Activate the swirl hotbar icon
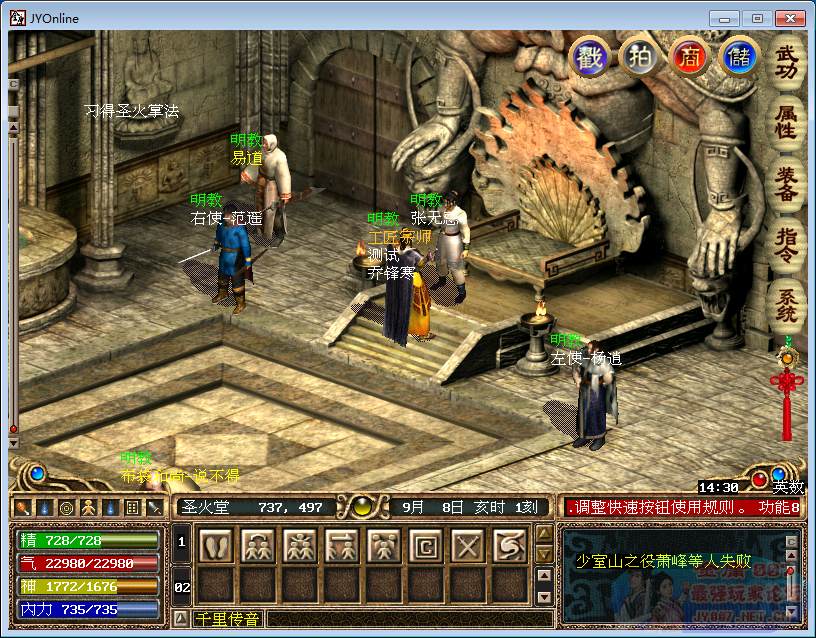The height and width of the screenshot is (638, 816). pos(508,545)
